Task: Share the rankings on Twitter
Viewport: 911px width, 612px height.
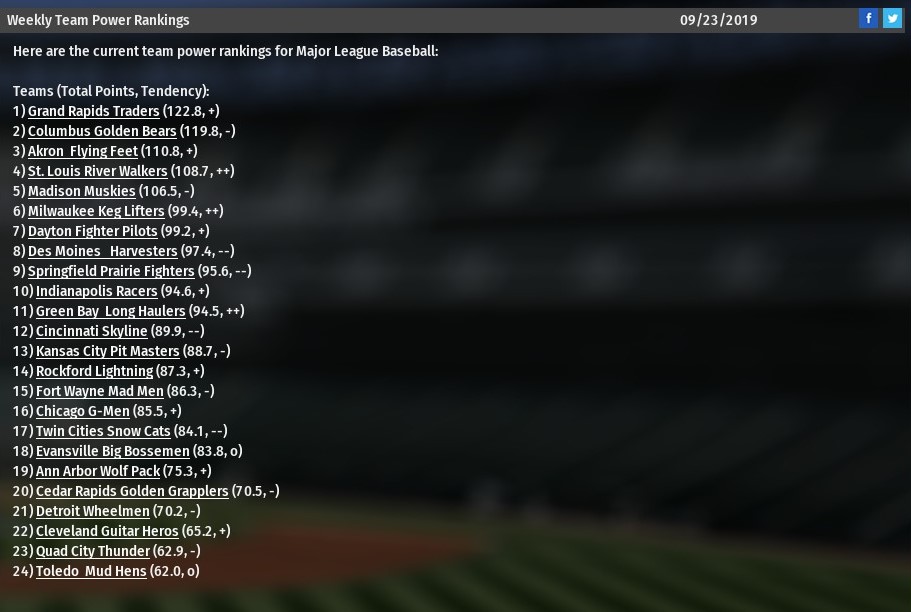Action: pos(892,19)
